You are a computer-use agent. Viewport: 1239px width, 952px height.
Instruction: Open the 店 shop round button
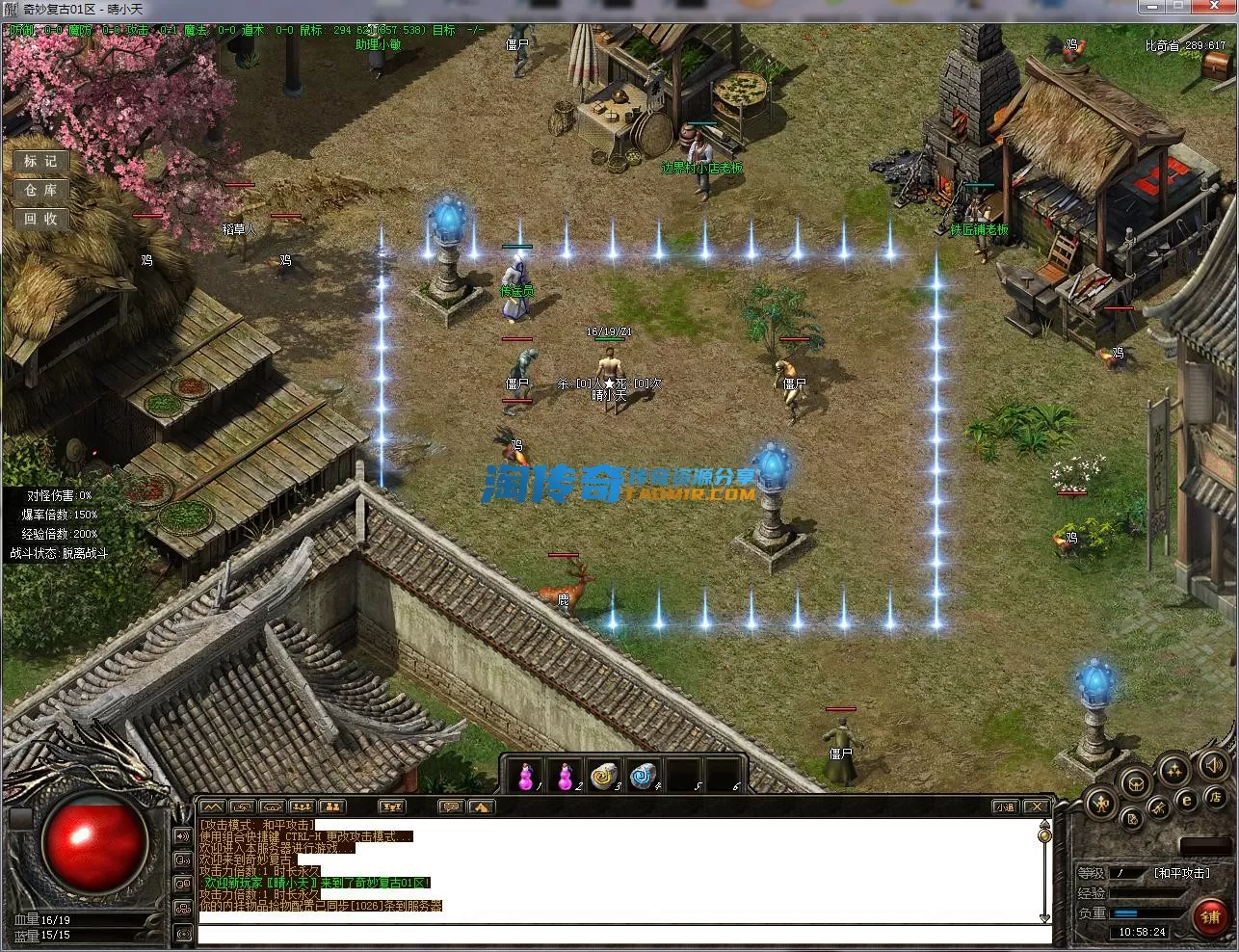coord(1215,798)
